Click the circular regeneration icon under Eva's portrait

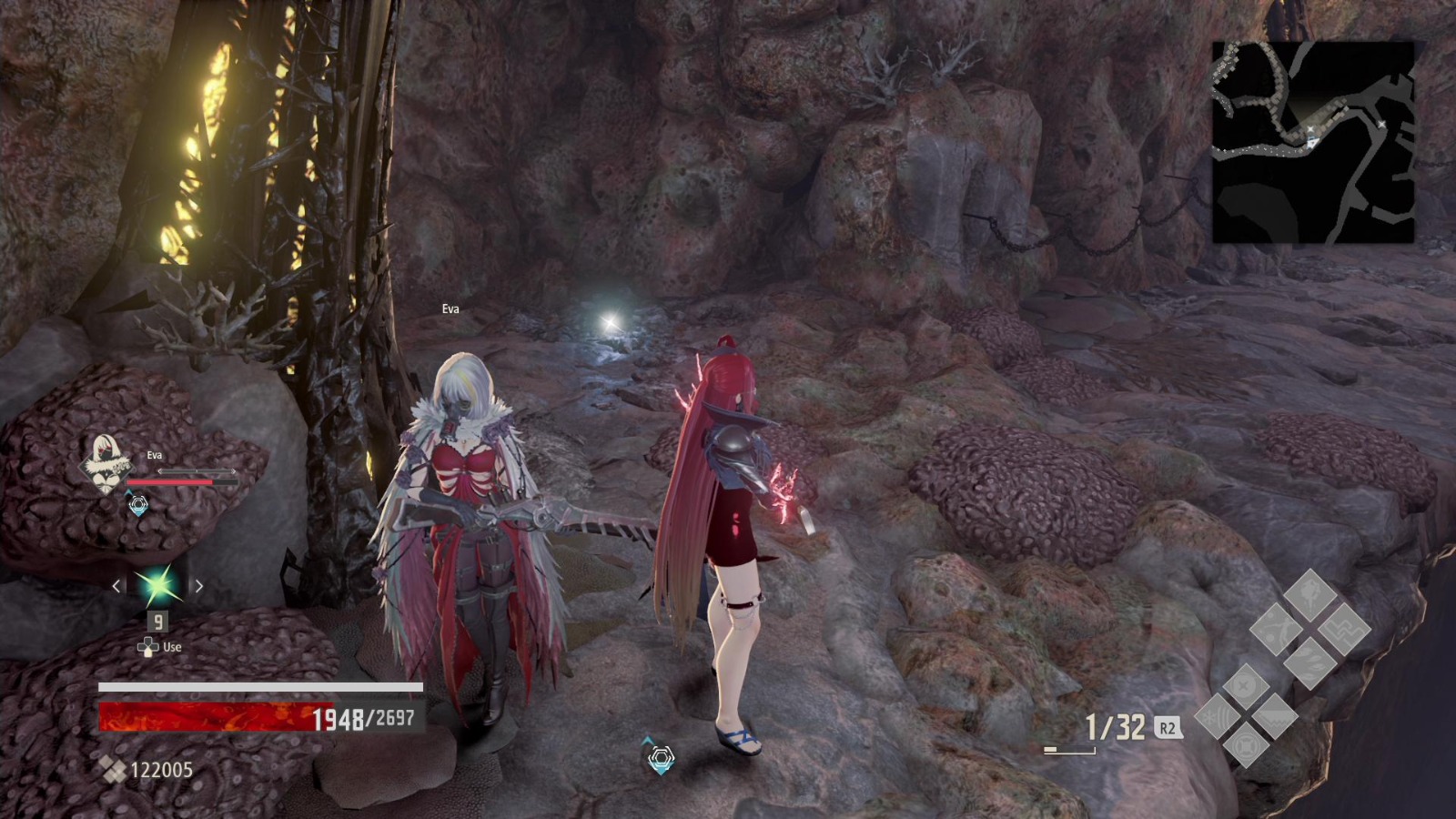(x=138, y=503)
